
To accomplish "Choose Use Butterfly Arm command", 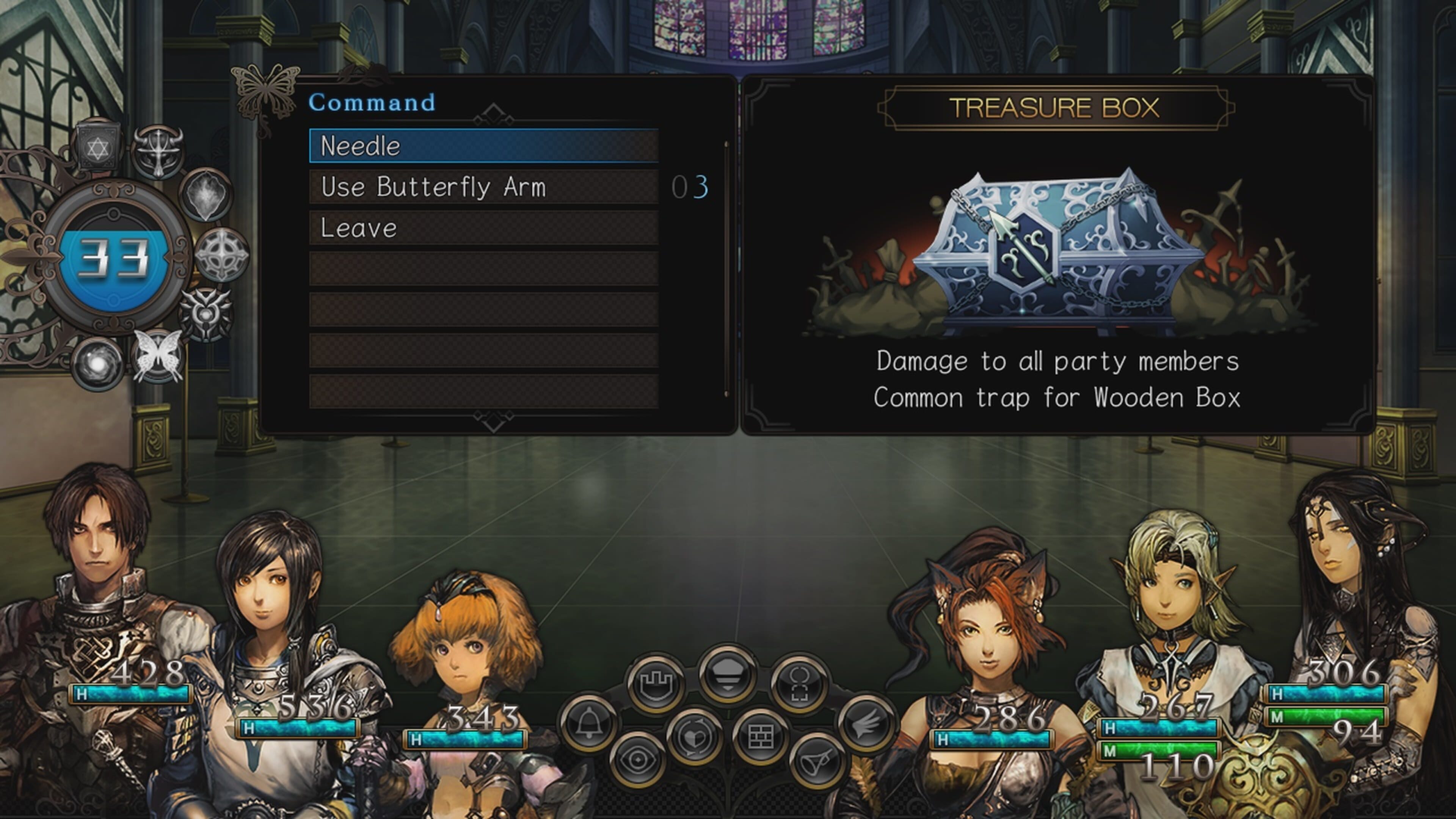I will click(483, 187).
